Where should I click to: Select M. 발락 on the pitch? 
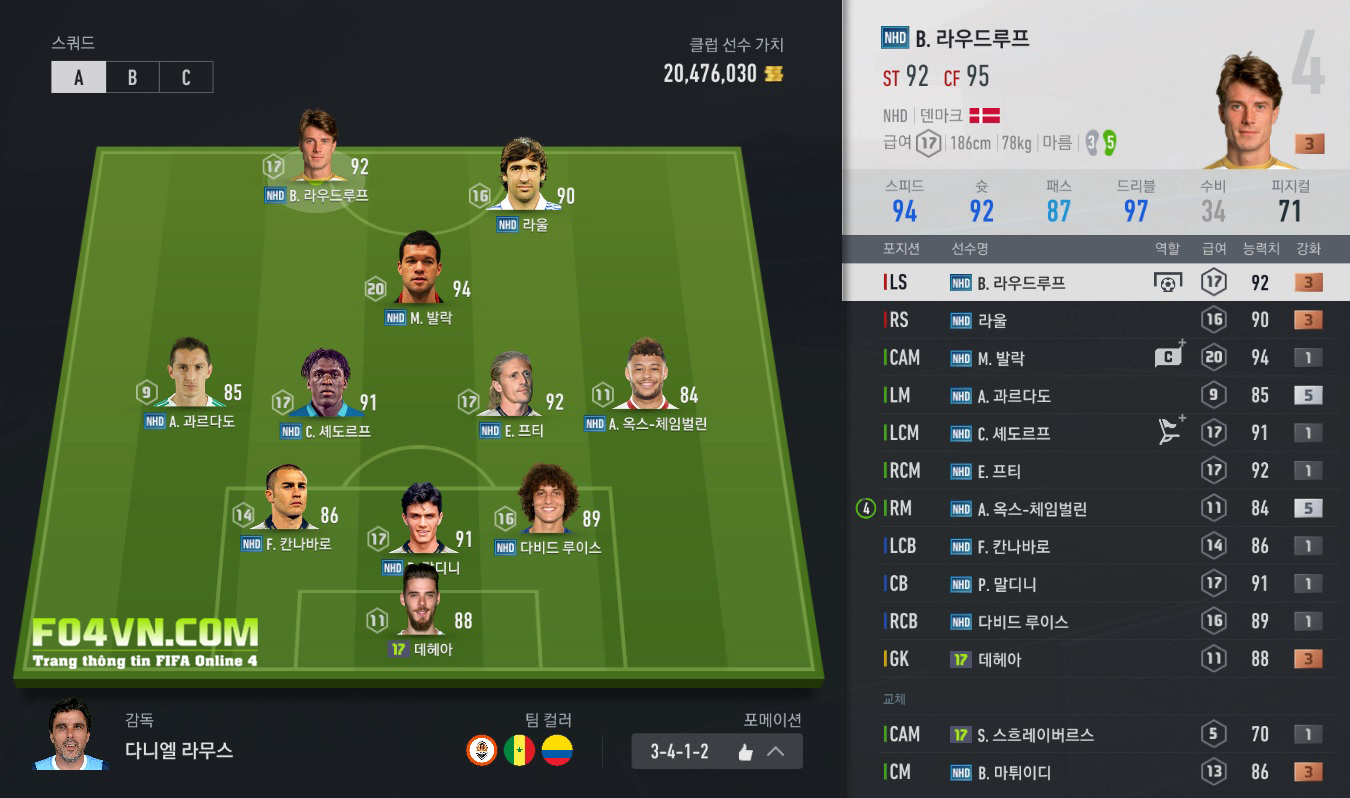pos(419,270)
